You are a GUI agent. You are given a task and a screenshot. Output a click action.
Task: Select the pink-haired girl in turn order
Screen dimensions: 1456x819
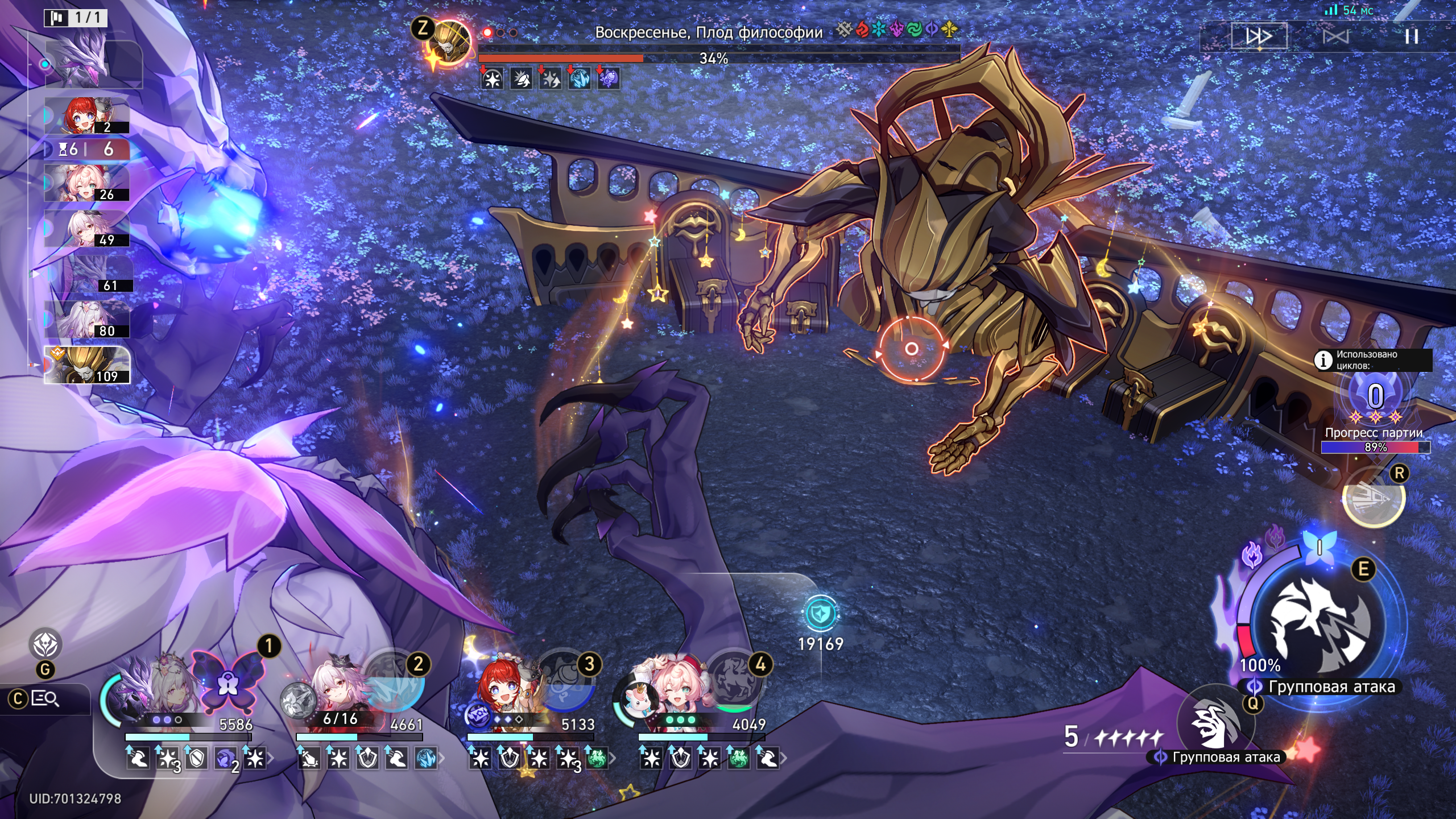pyautogui.click(x=86, y=184)
